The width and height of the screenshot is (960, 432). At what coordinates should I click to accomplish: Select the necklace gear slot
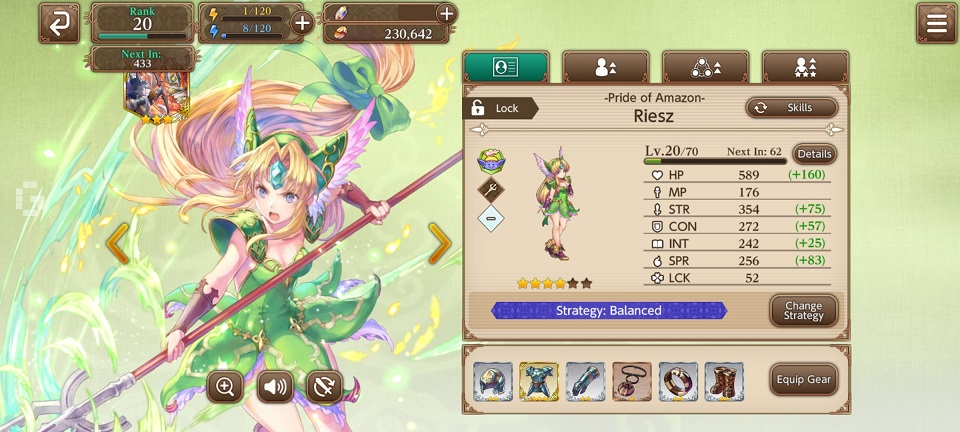coord(632,381)
